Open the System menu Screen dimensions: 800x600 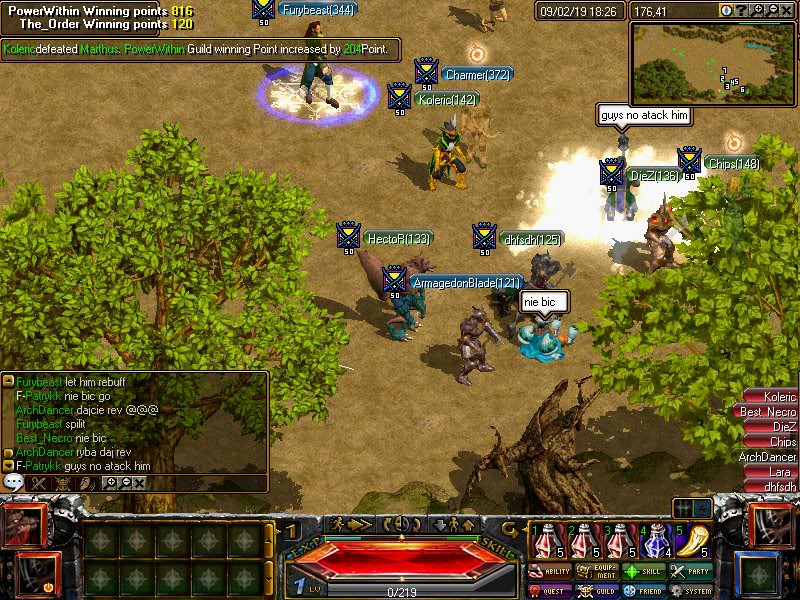coord(692,590)
